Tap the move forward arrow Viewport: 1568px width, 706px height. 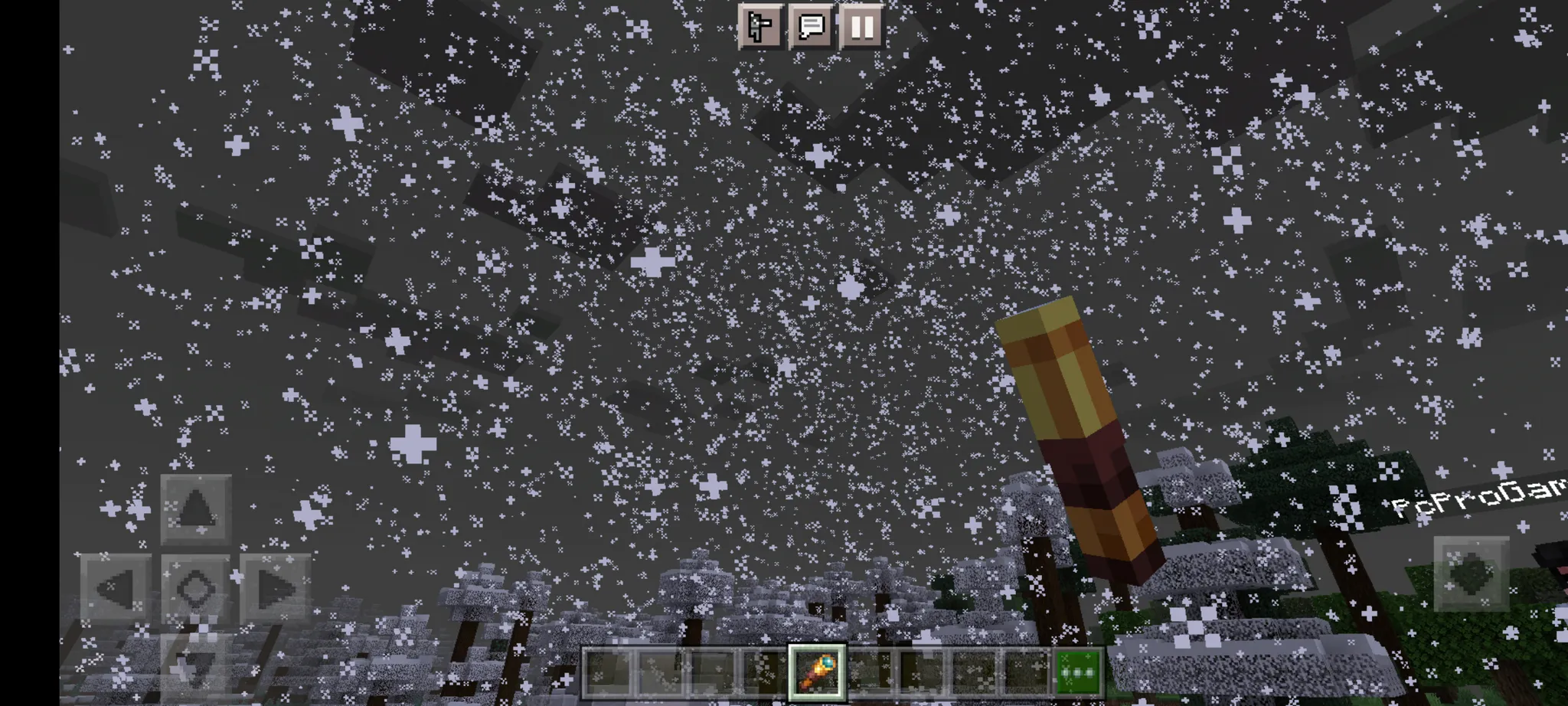coord(196,508)
